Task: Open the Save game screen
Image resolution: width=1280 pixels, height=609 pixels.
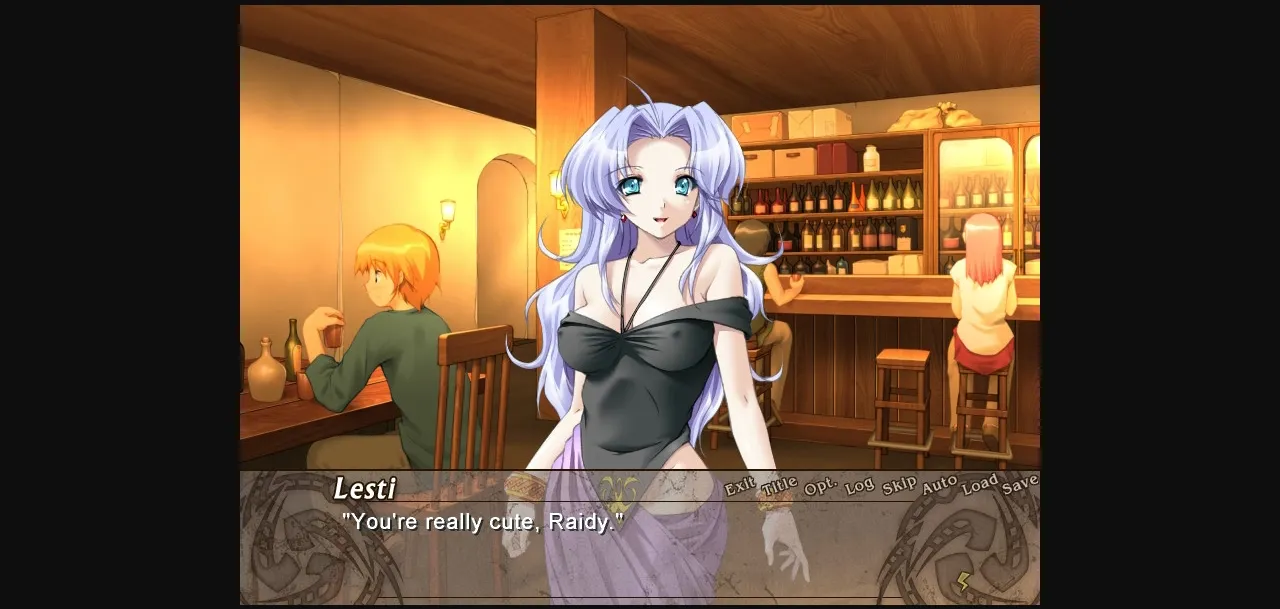Action: (x=1019, y=483)
